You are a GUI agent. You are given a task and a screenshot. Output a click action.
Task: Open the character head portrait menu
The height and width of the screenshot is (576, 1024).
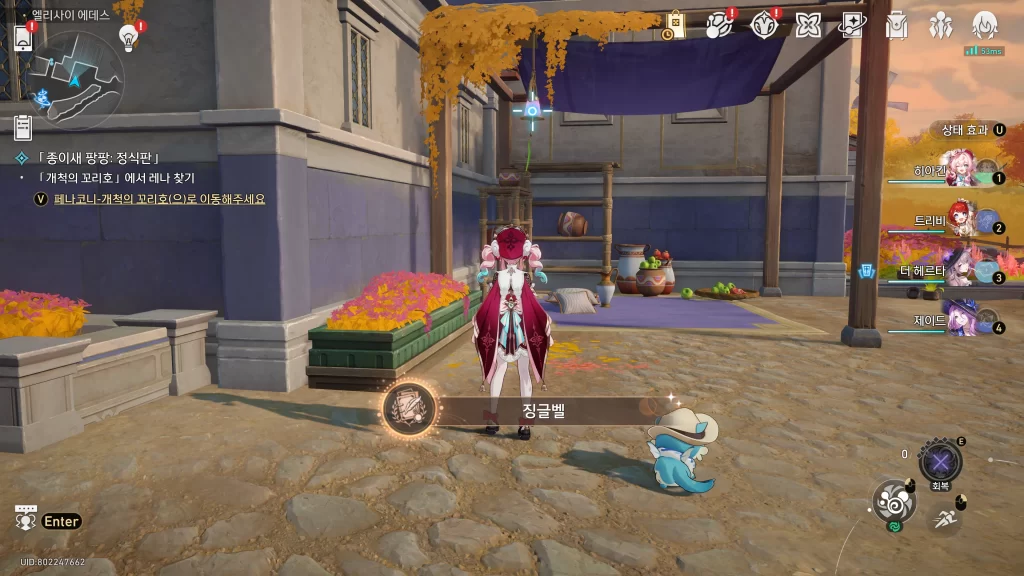(x=985, y=25)
